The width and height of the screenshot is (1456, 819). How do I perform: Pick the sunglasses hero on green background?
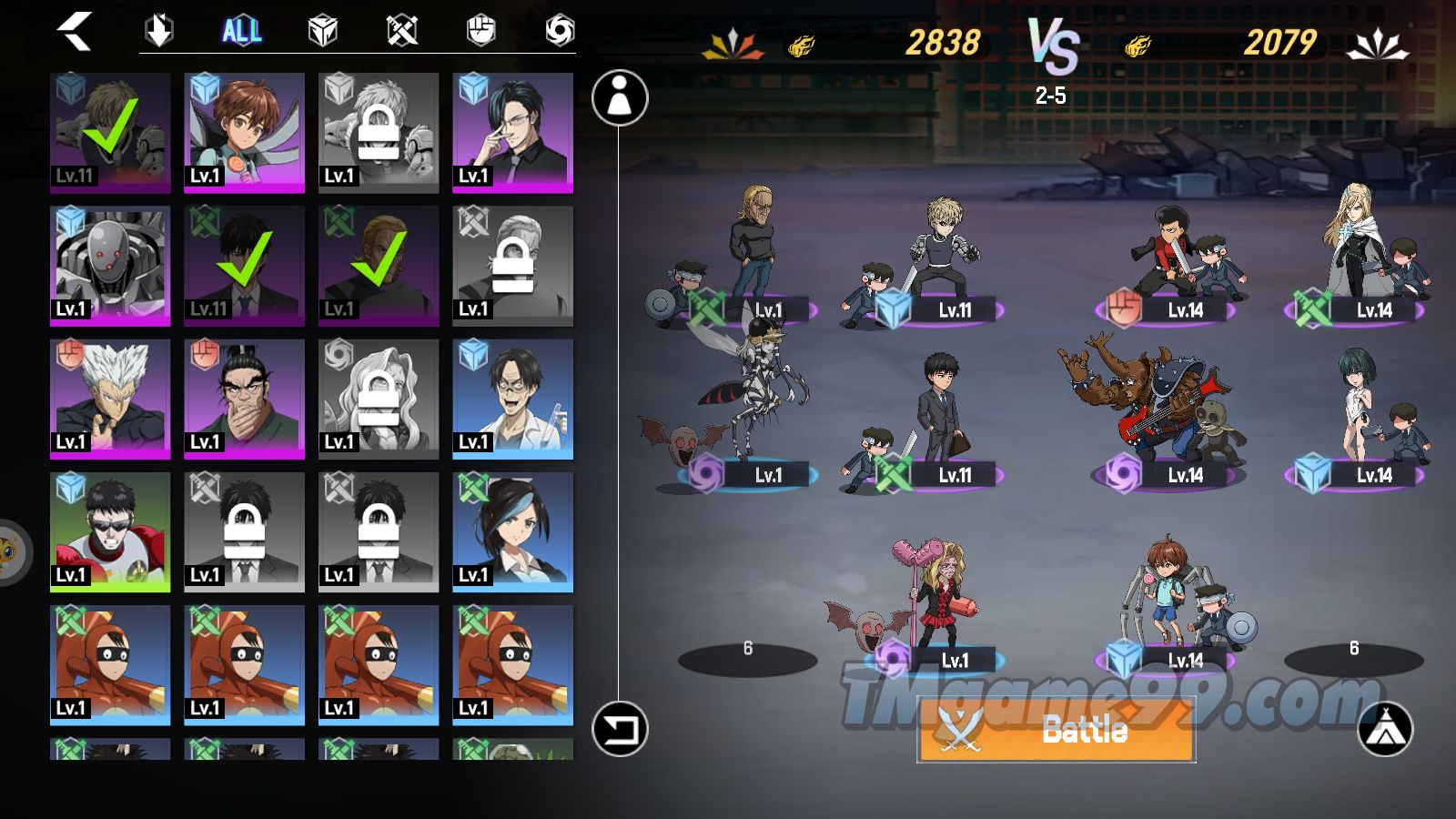coord(110,531)
